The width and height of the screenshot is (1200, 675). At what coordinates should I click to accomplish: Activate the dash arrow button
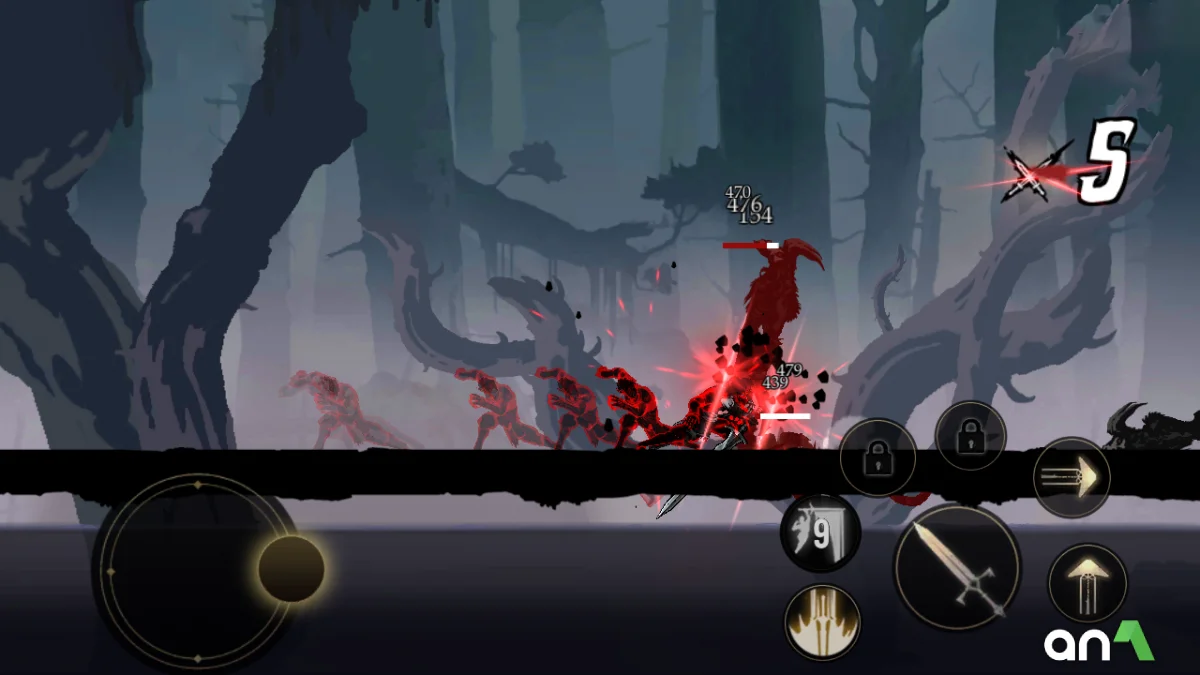pos(1071,477)
